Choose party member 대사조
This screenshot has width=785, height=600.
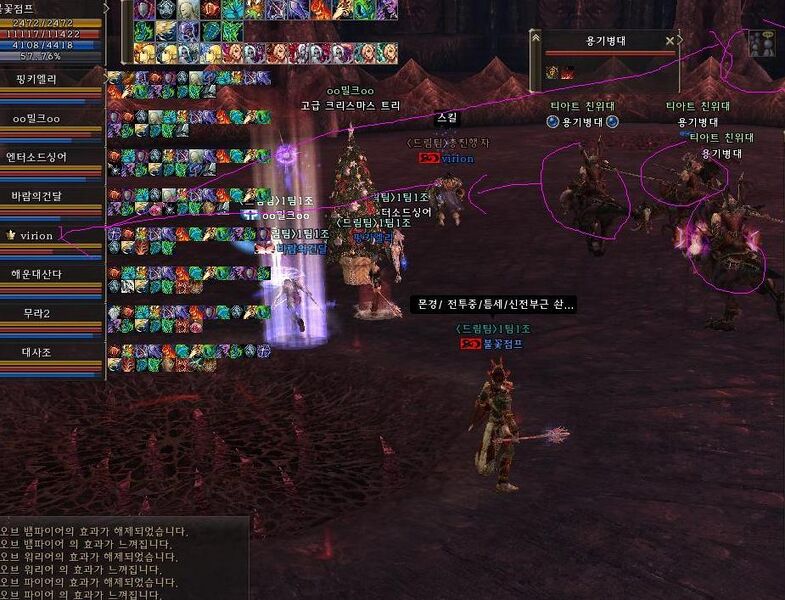[36, 352]
